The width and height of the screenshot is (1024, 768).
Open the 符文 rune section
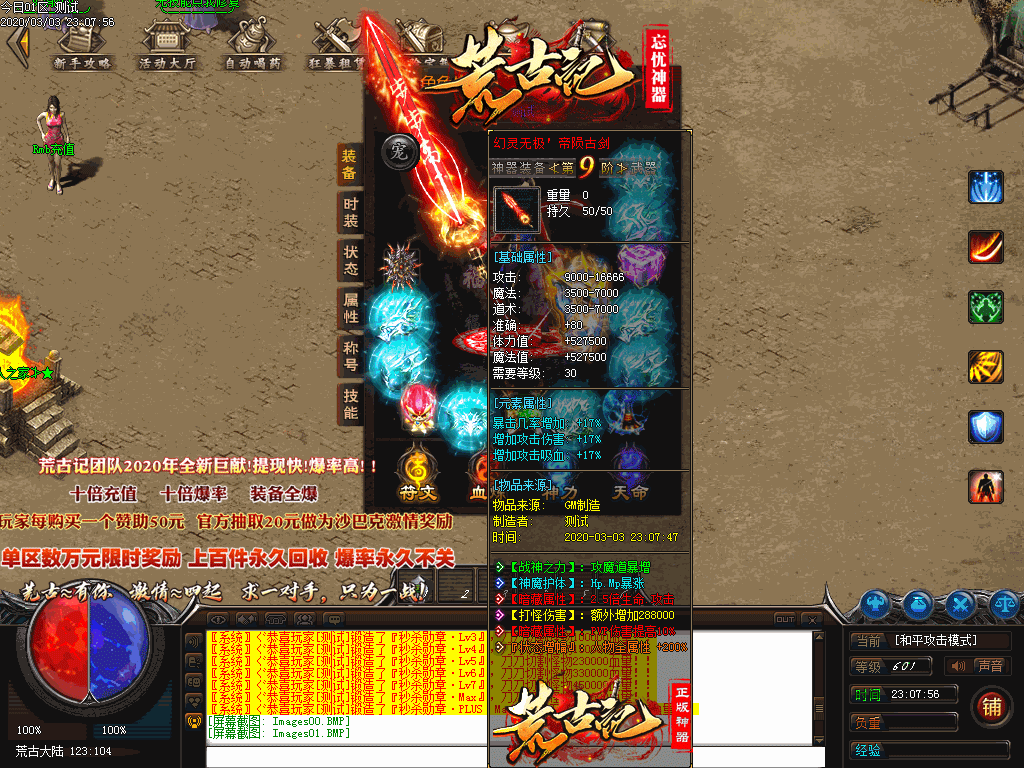(x=416, y=477)
